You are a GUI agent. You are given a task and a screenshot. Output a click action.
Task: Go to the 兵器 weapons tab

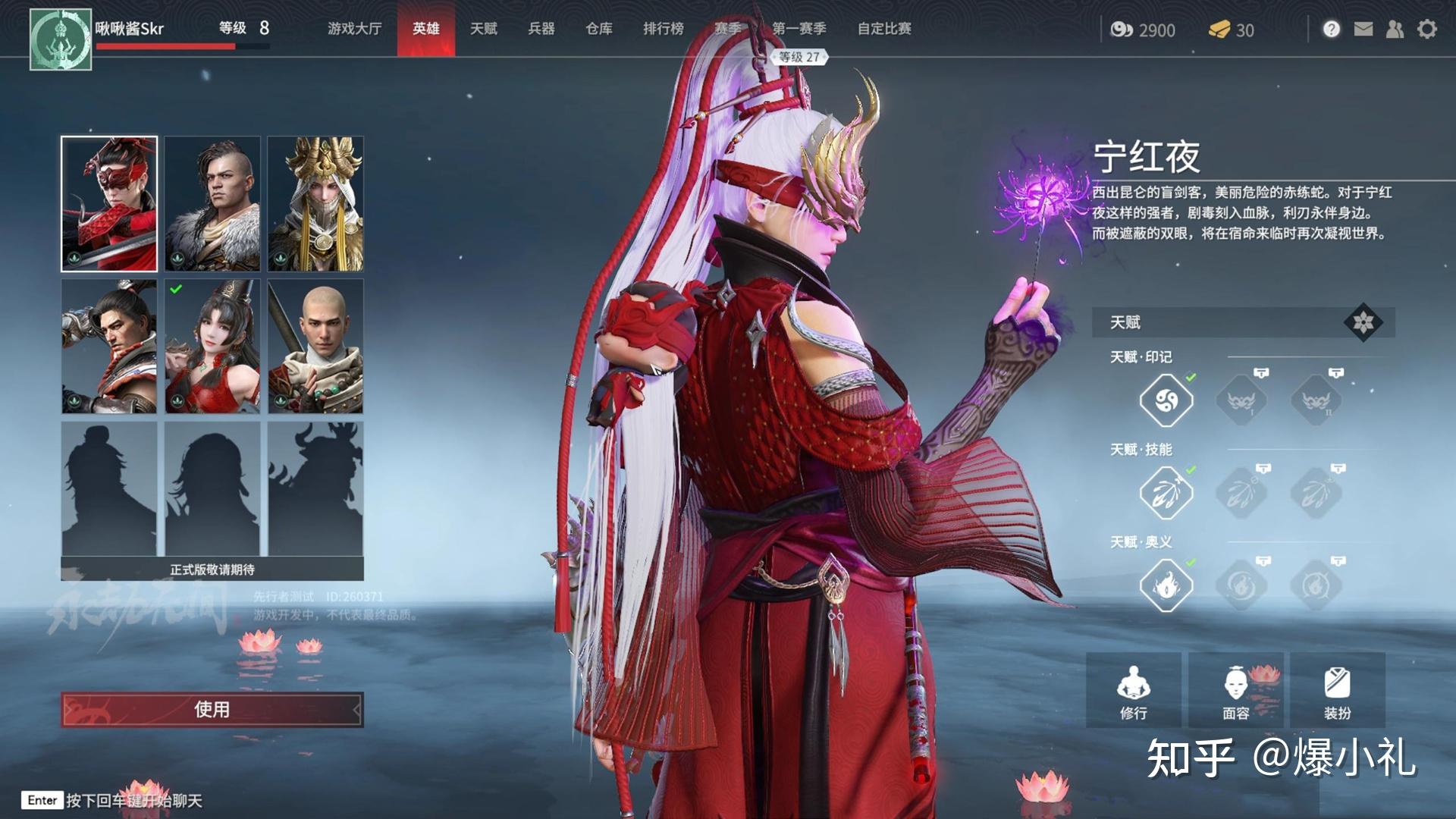[541, 29]
